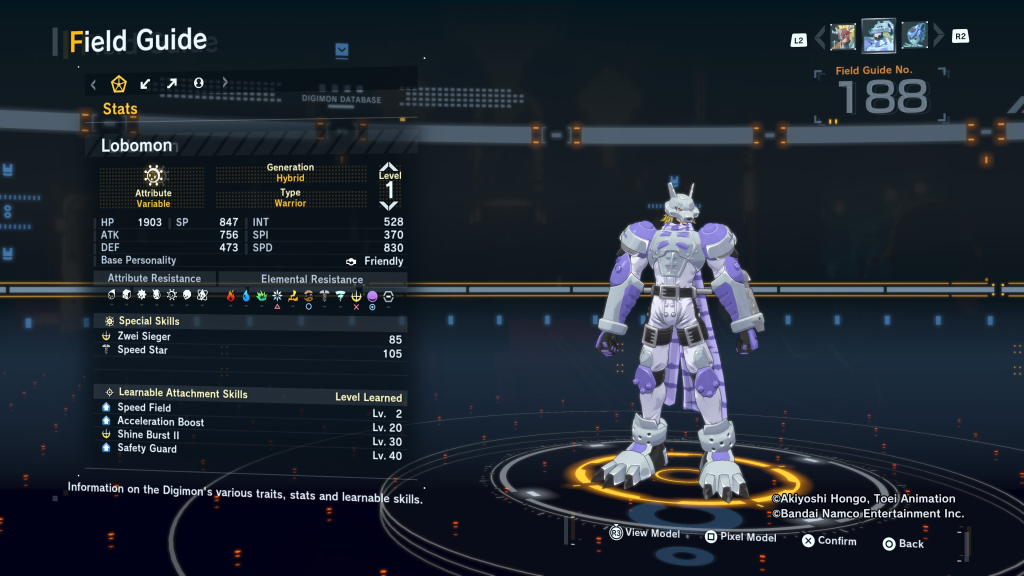Choose the Shine Burst II skill row
This screenshot has height=576, width=1024.
point(148,435)
